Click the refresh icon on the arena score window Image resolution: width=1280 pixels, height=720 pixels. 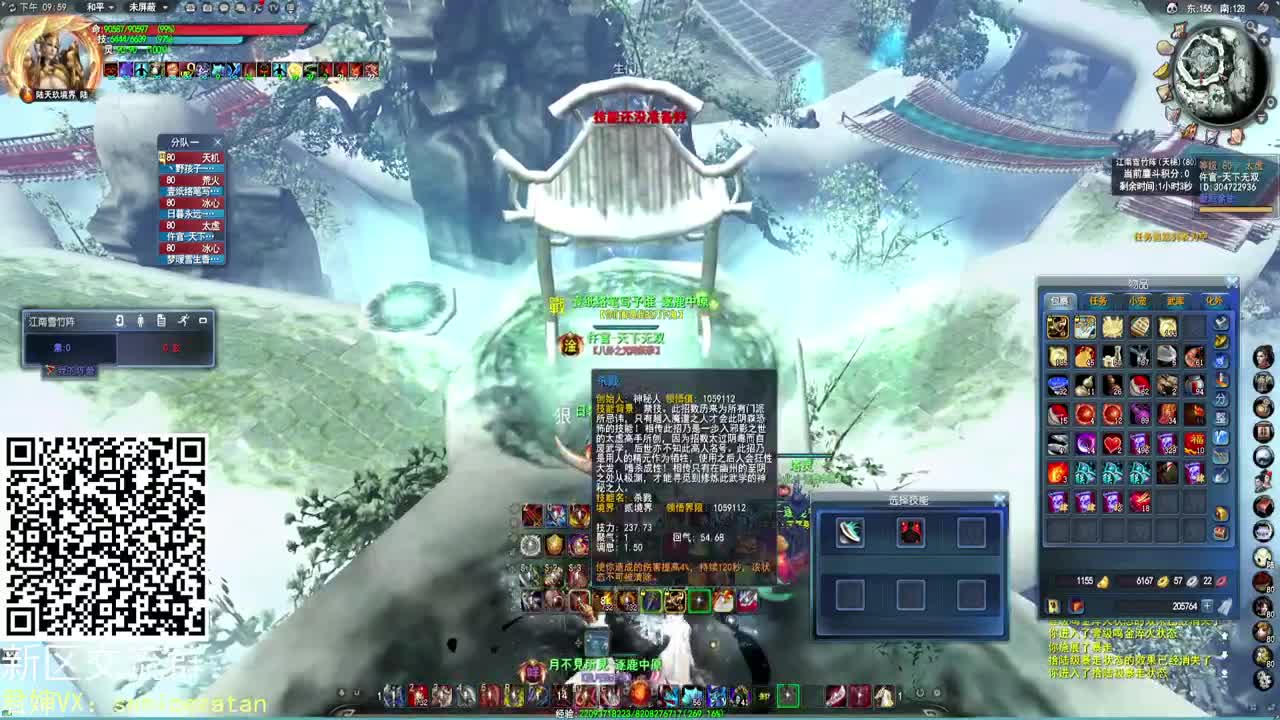pos(120,320)
